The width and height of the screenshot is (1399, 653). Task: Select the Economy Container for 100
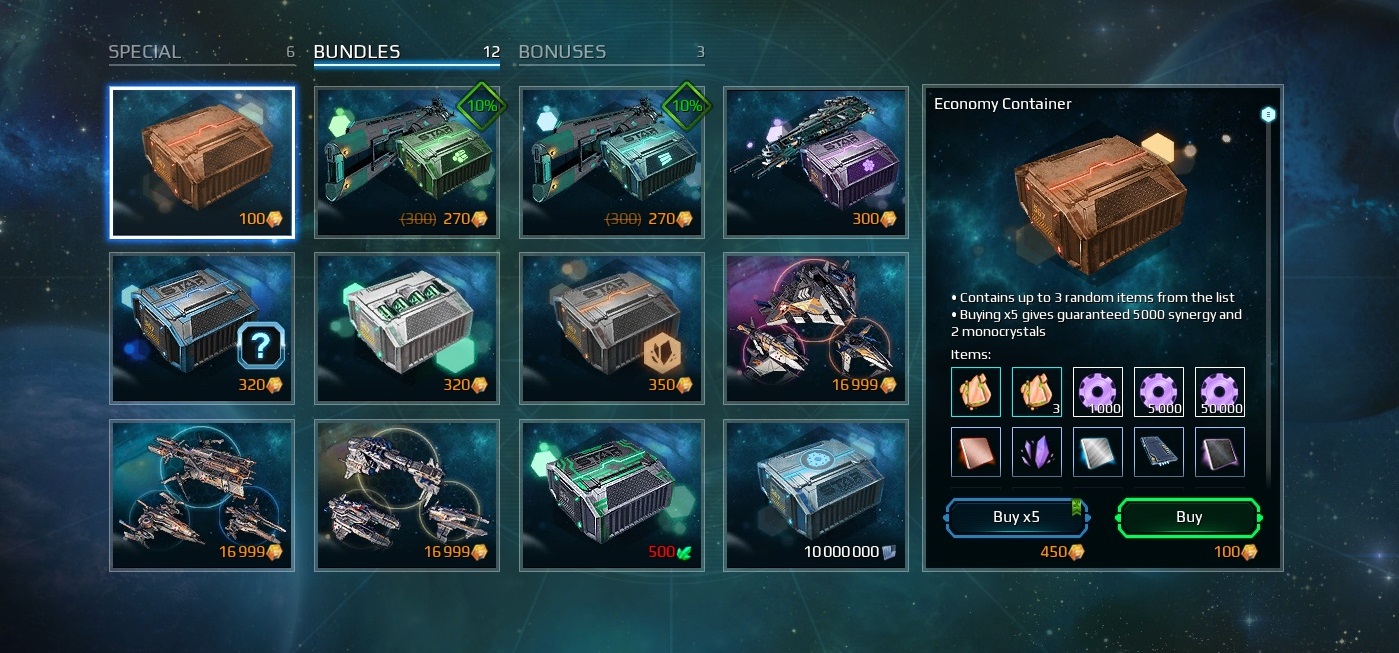(x=202, y=162)
